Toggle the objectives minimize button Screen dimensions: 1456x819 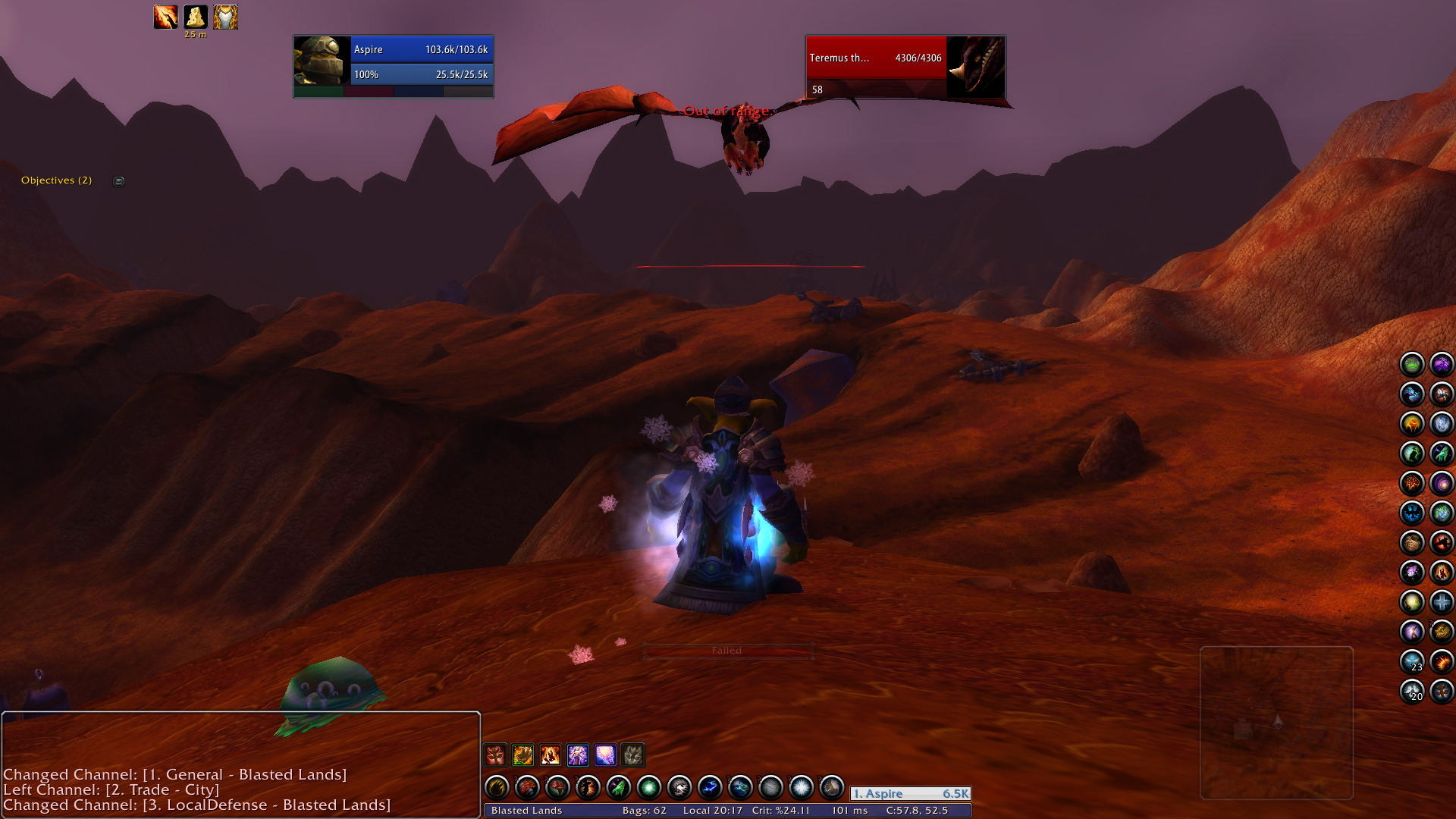(x=119, y=181)
